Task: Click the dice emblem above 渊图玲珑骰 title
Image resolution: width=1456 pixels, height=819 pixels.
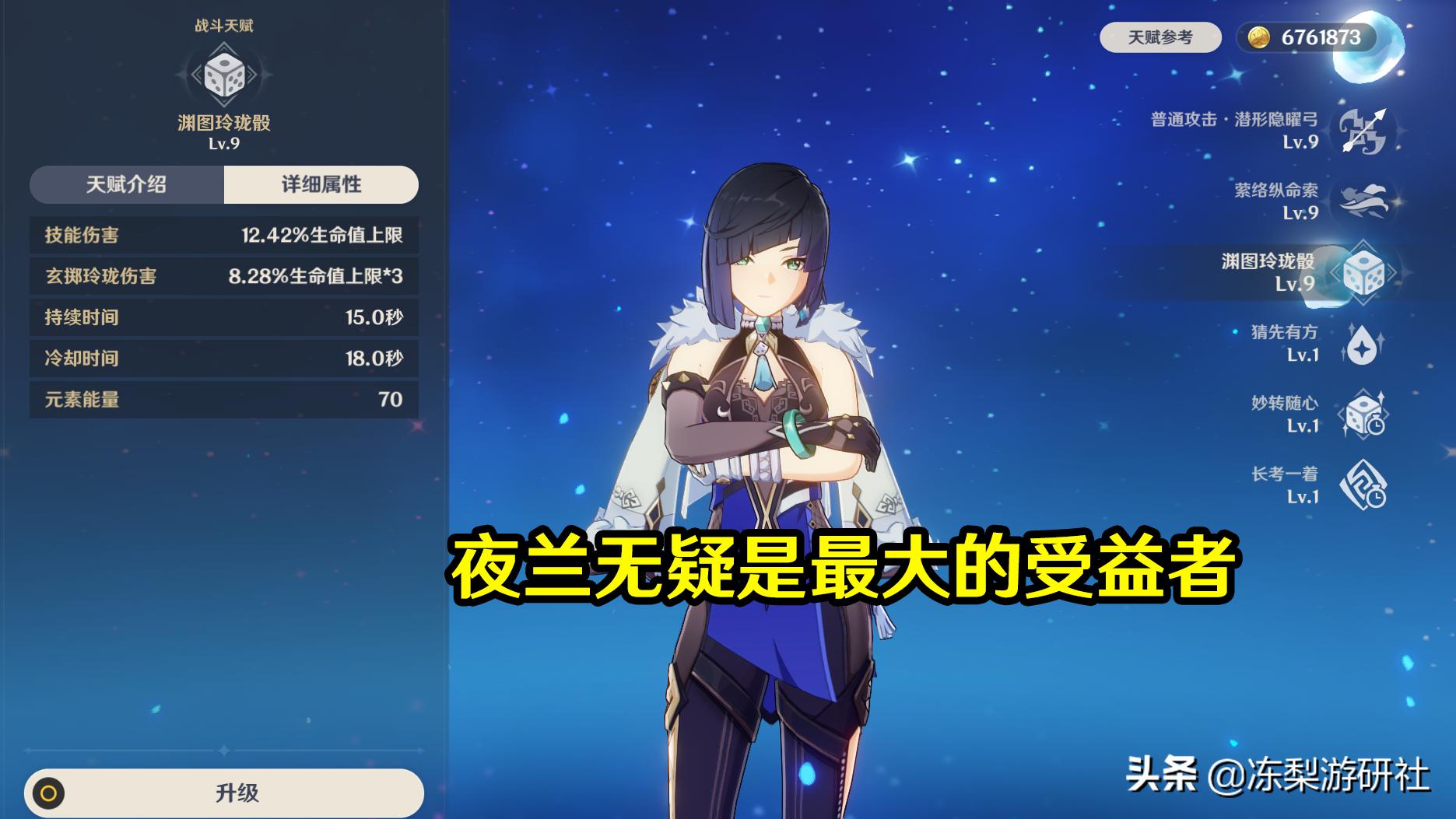Action: click(x=225, y=78)
